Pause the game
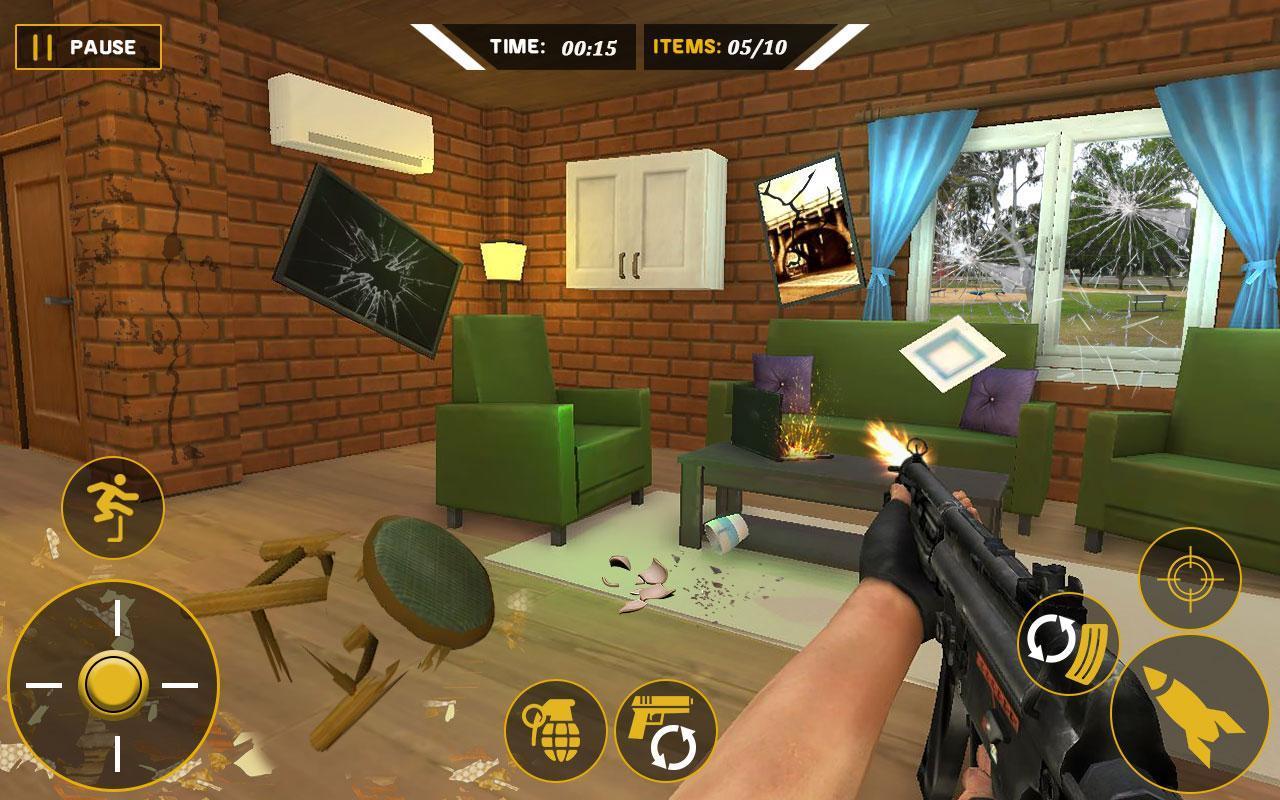 [88, 47]
